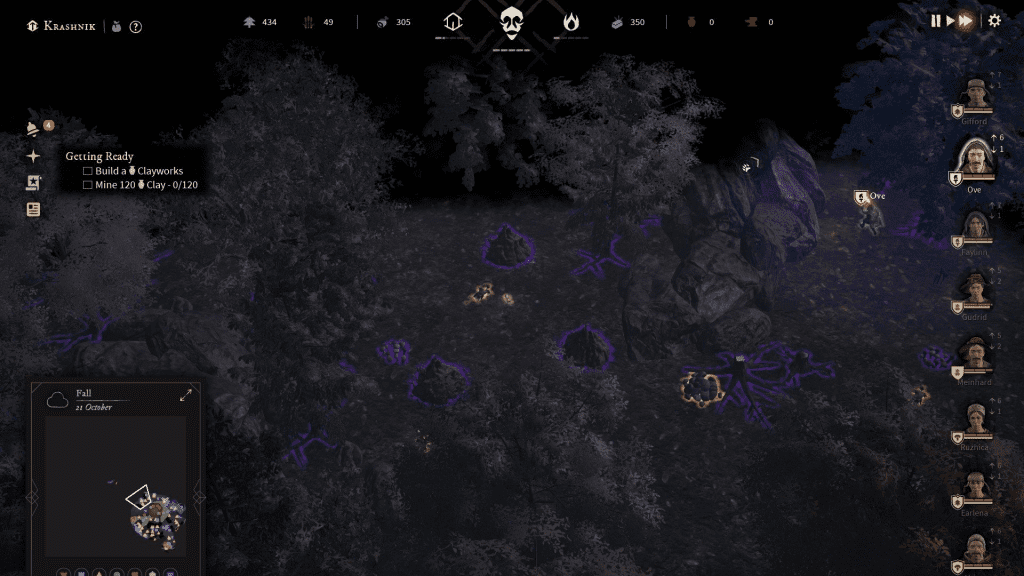Select villager Meinhard's portrait
The width and height of the screenshot is (1024, 576).
pos(974,355)
